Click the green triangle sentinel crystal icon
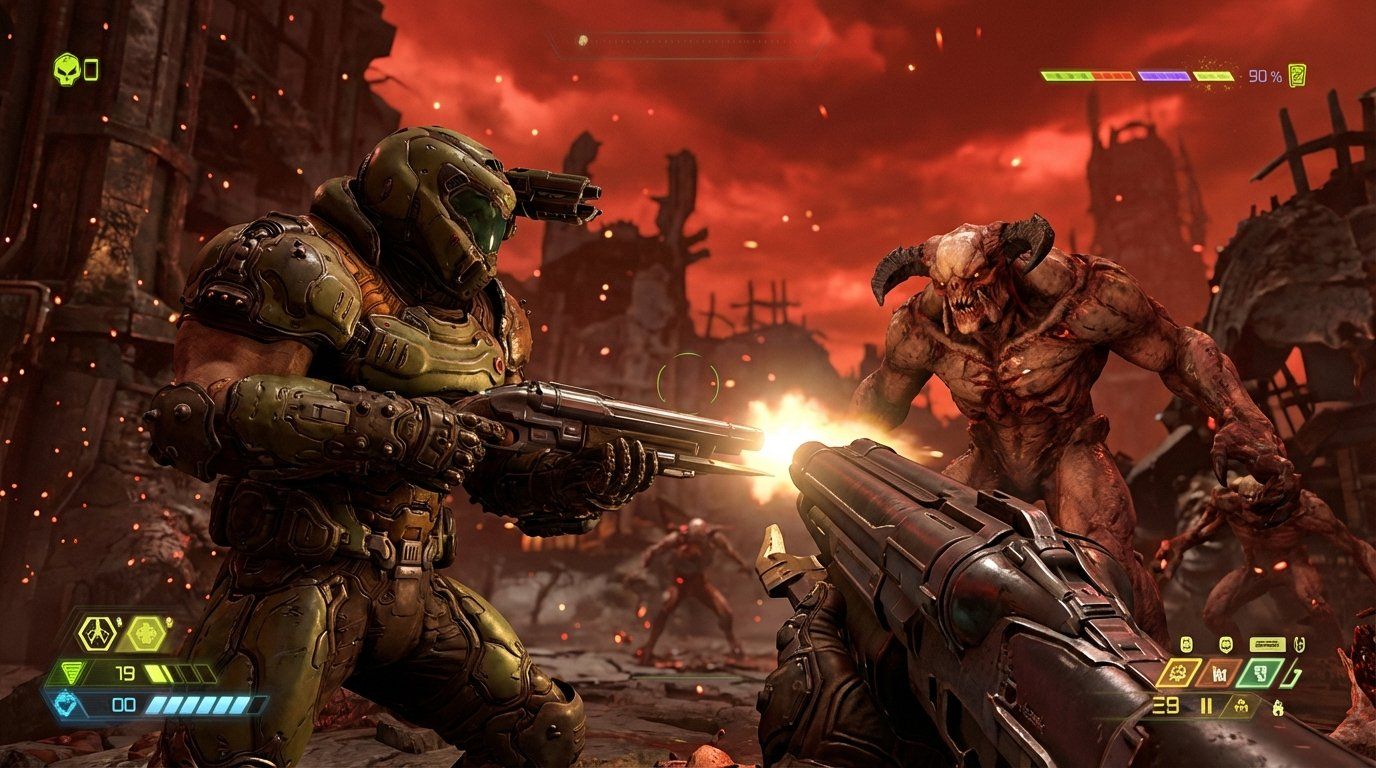The width and height of the screenshot is (1376, 768). [72, 673]
